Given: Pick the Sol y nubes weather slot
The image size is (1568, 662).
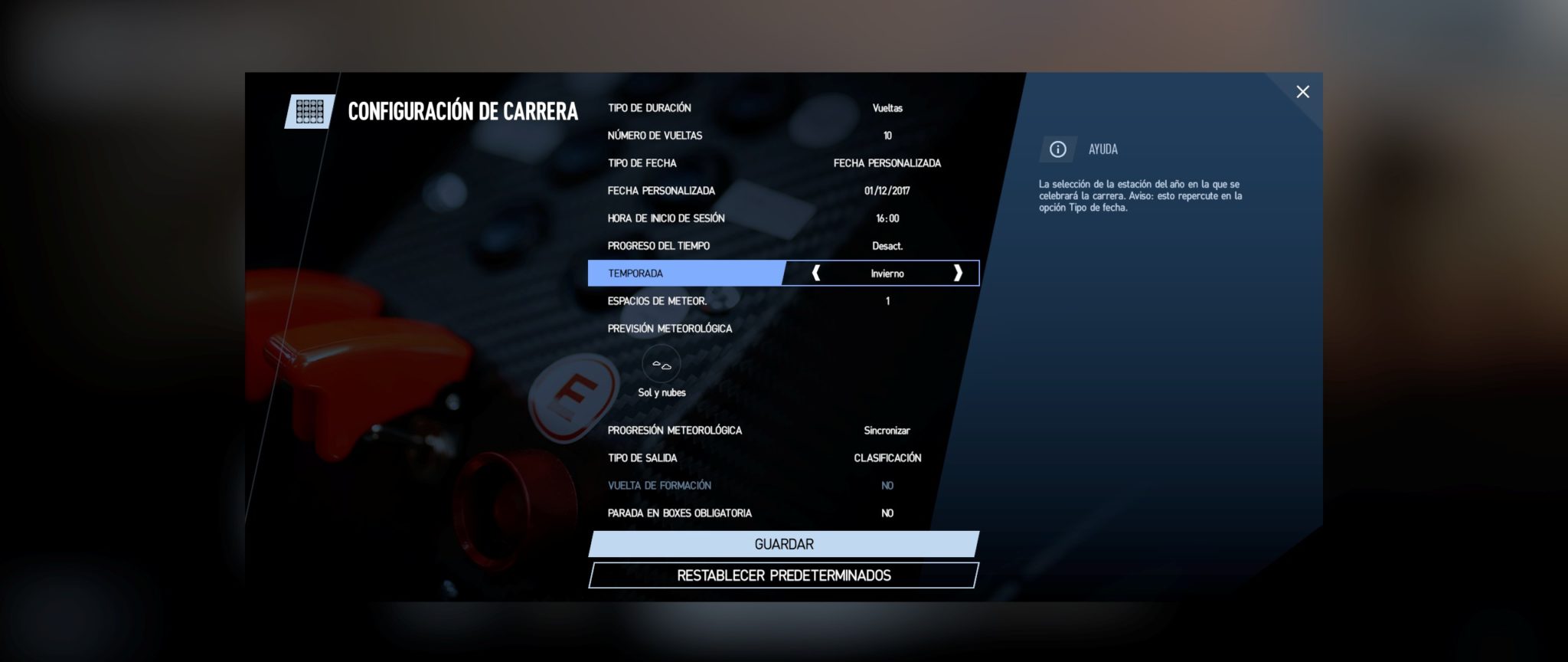Looking at the screenshot, I should pyautogui.click(x=661, y=365).
